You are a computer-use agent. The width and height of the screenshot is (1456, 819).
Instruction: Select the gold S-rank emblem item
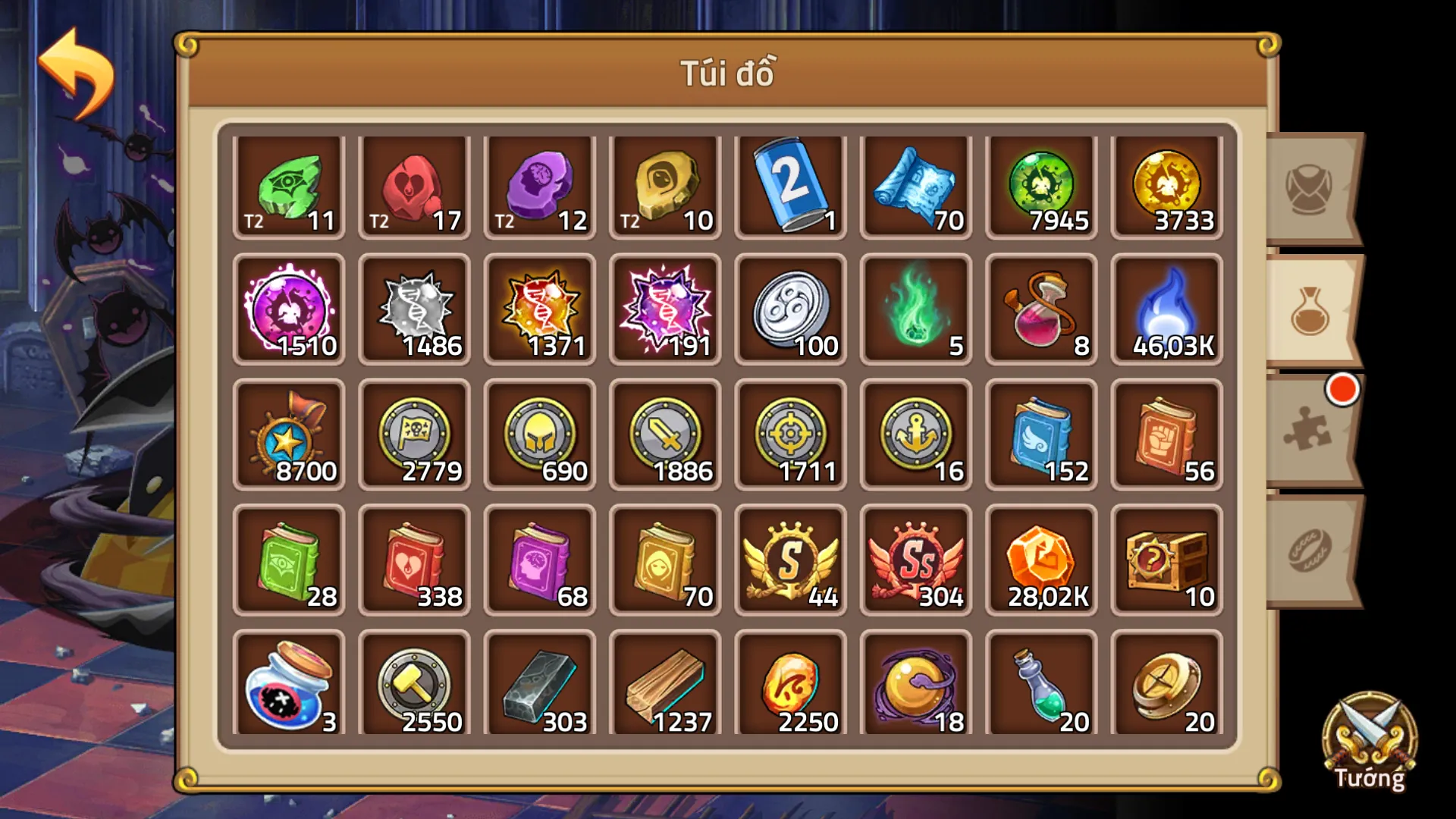[789, 561]
